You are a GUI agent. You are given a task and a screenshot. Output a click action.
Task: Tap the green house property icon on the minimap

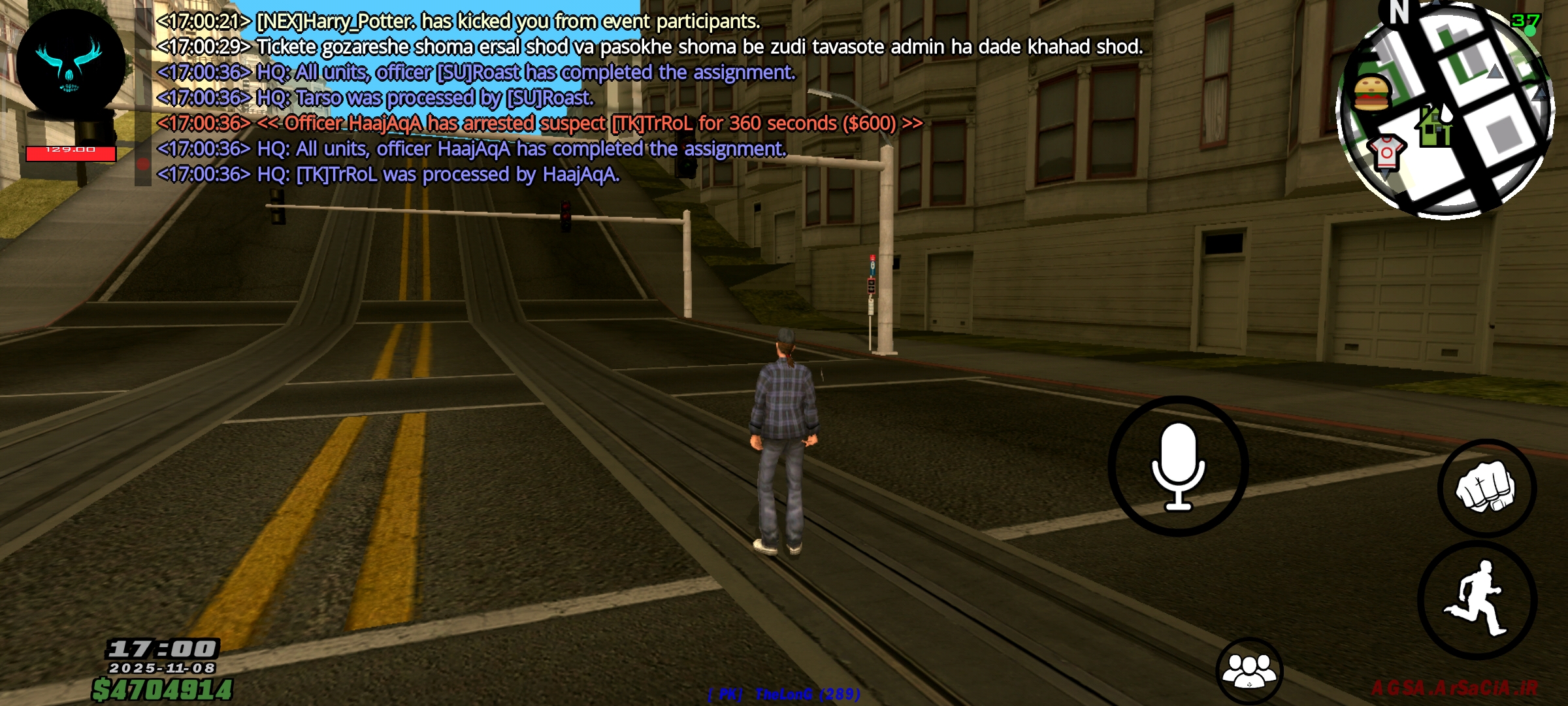[1435, 126]
